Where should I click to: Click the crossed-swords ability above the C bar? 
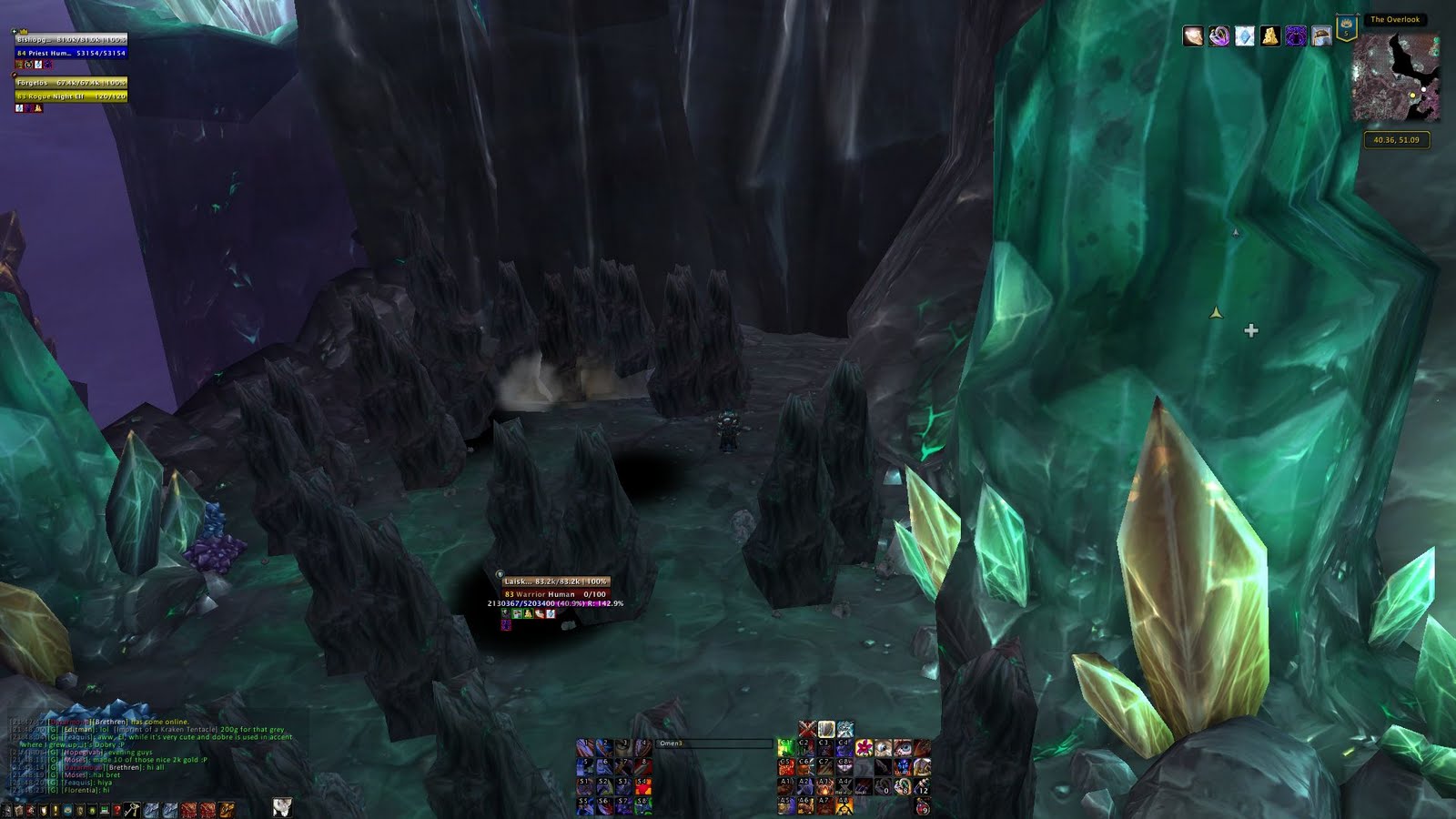pyautogui.click(x=805, y=728)
